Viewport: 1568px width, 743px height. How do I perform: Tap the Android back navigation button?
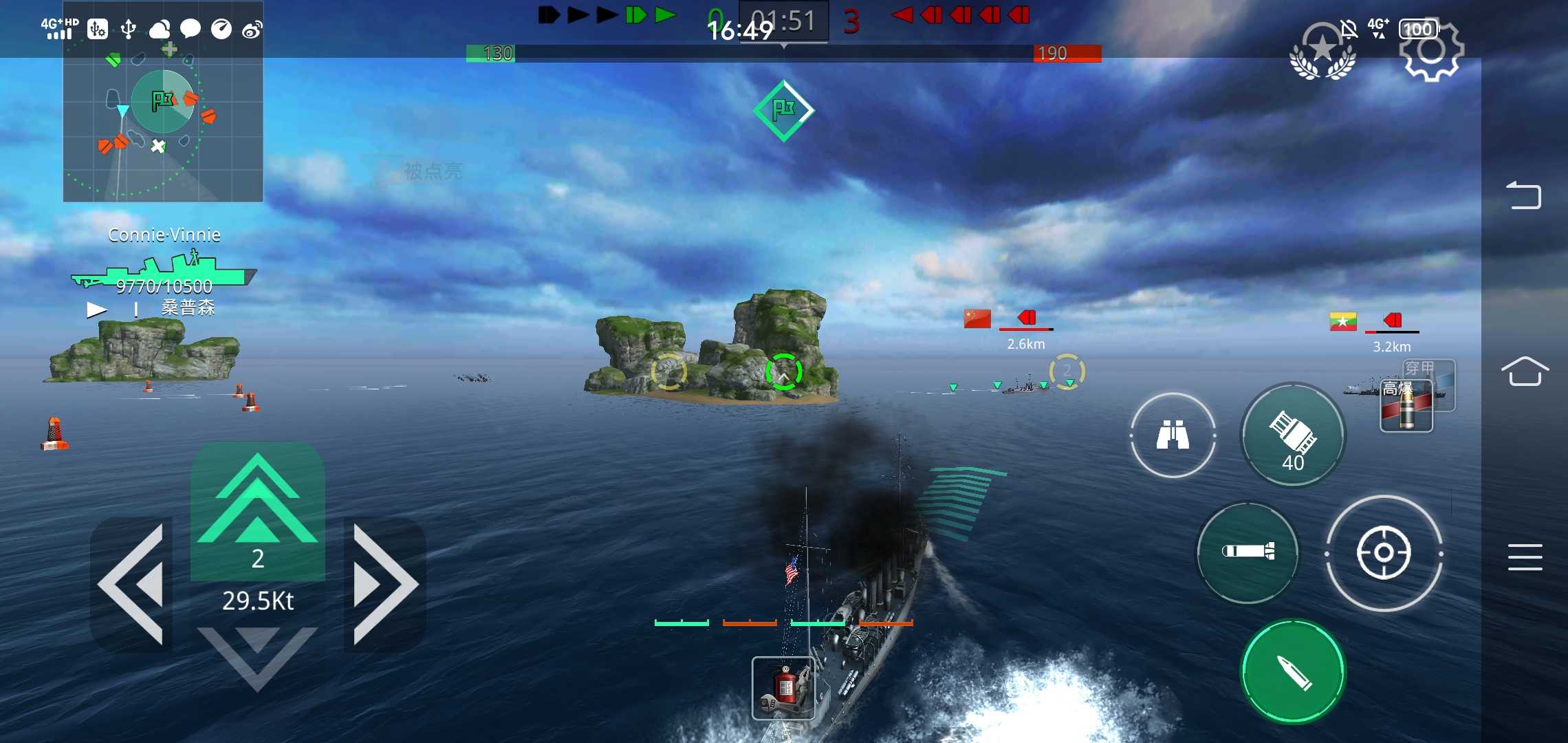coord(1524,195)
